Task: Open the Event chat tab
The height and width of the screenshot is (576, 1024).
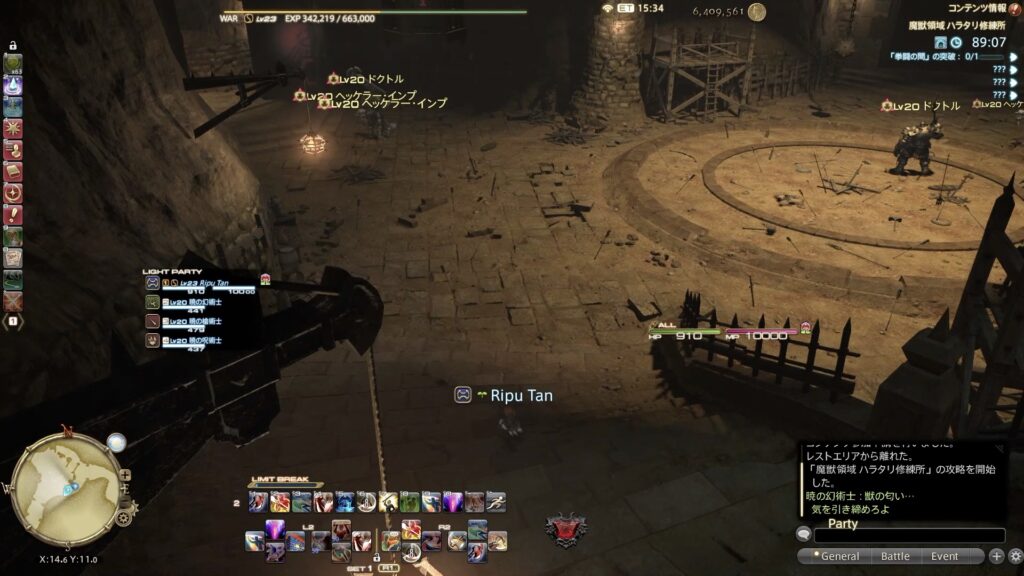Action: tap(945, 556)
